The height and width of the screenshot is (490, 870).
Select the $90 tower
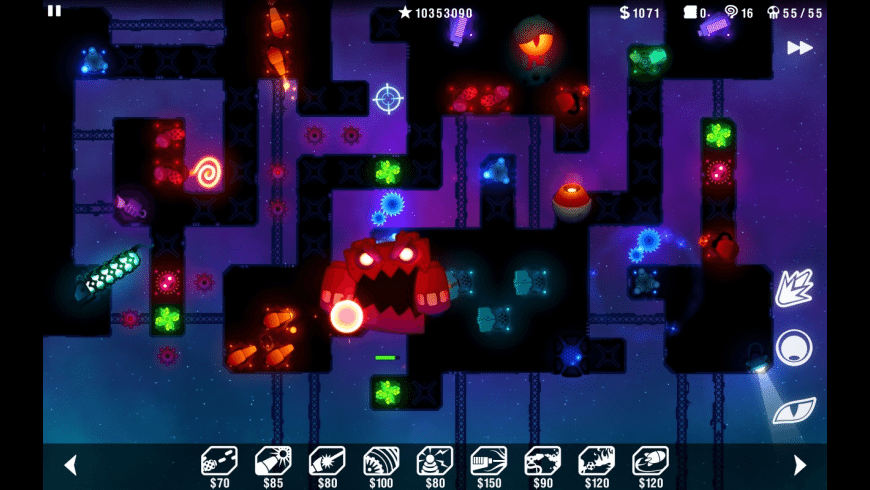point(543,461)
